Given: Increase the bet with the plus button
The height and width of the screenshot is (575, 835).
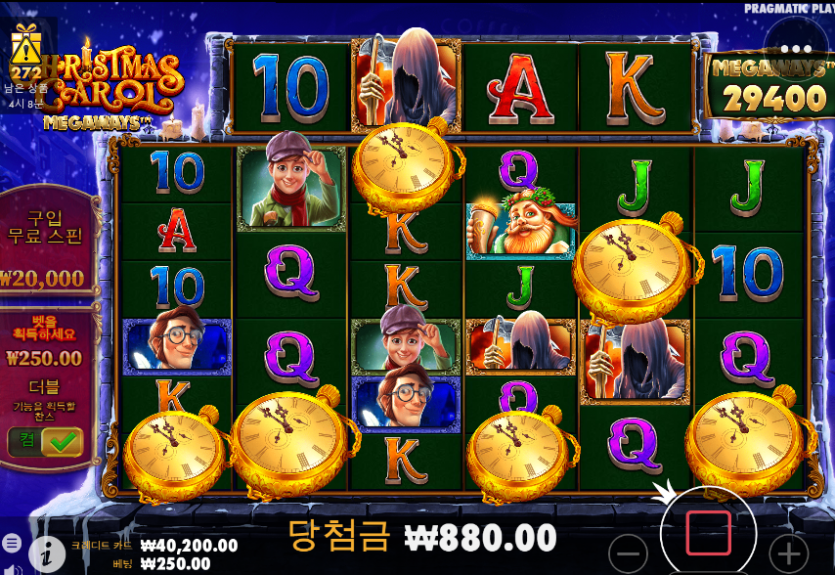Looking at the screenshot, I should [x=788, y=553].
